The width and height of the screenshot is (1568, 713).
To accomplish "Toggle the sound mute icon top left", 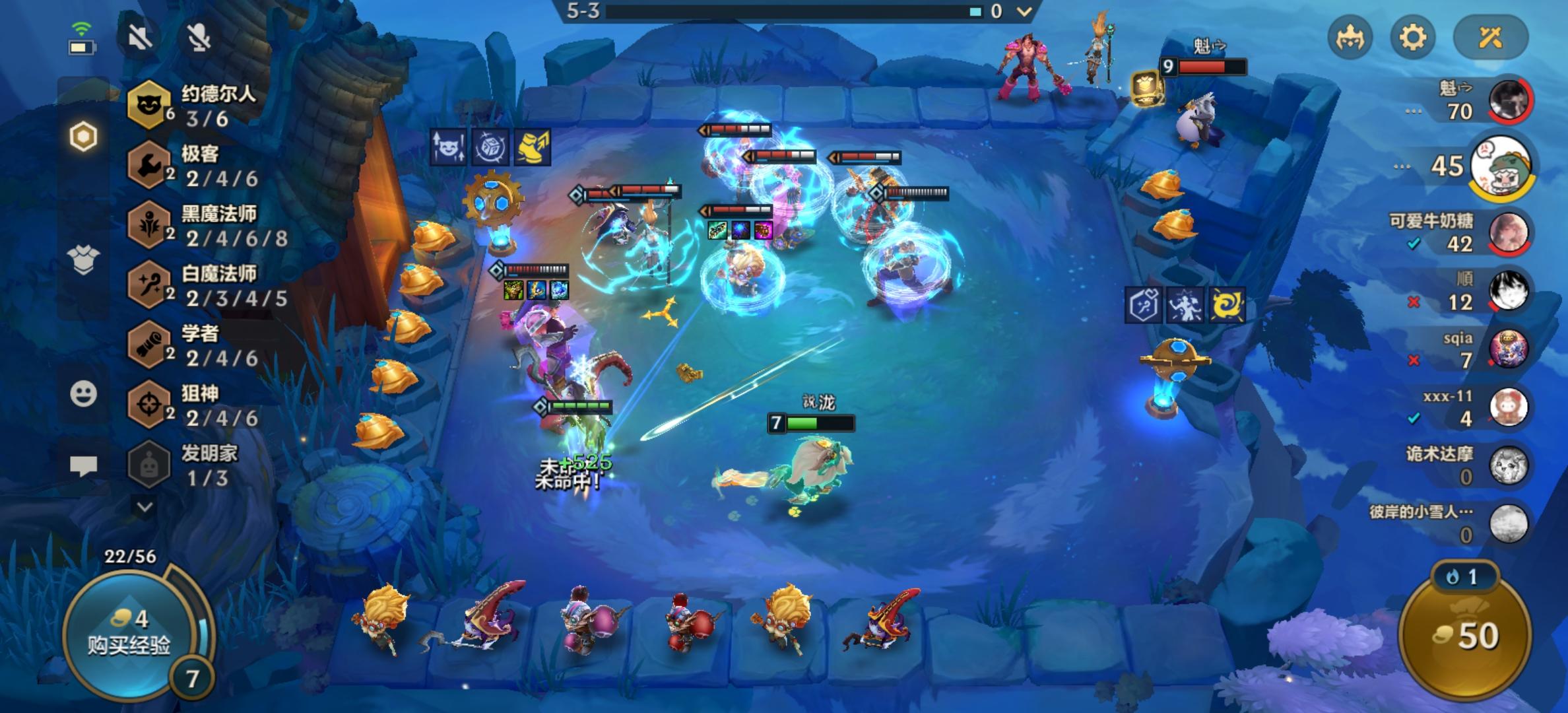I will pos(139,38).
